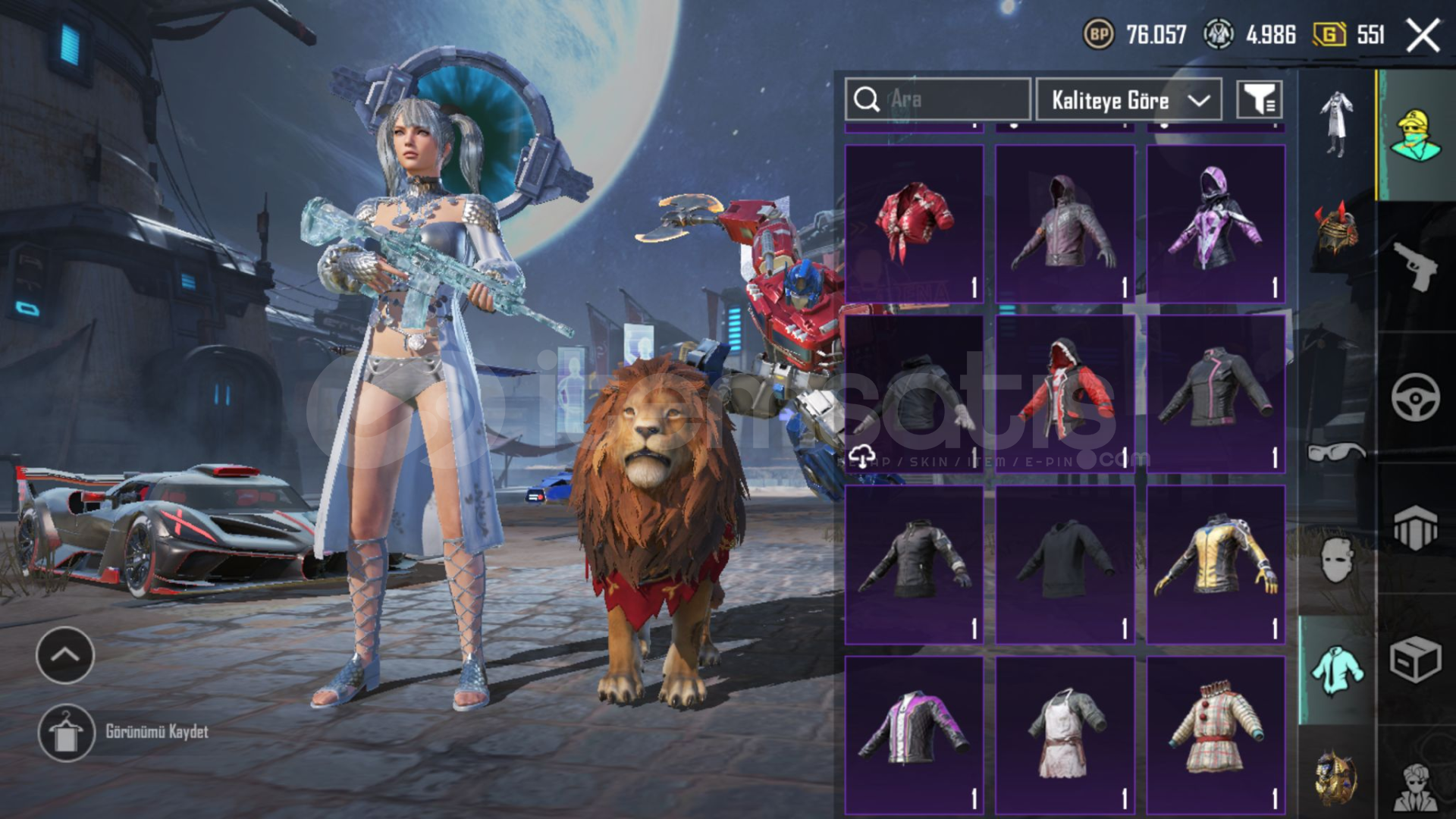Switch to the crate box tab
The width and height of the screenshot is (1456, 819).
click(x=1415, y=660)
